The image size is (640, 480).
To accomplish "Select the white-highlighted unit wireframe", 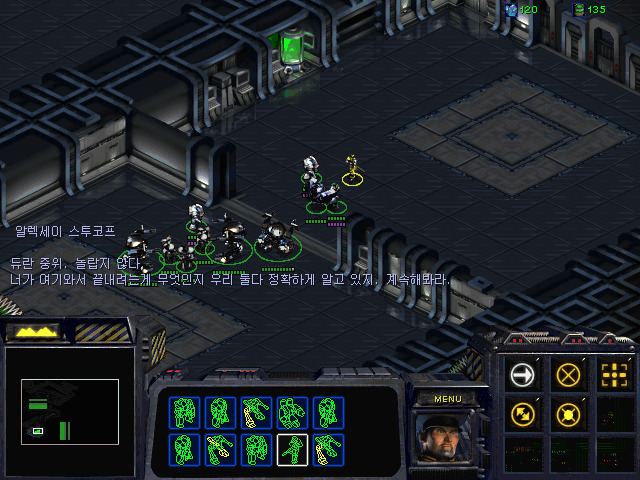I will coord(292,449).
